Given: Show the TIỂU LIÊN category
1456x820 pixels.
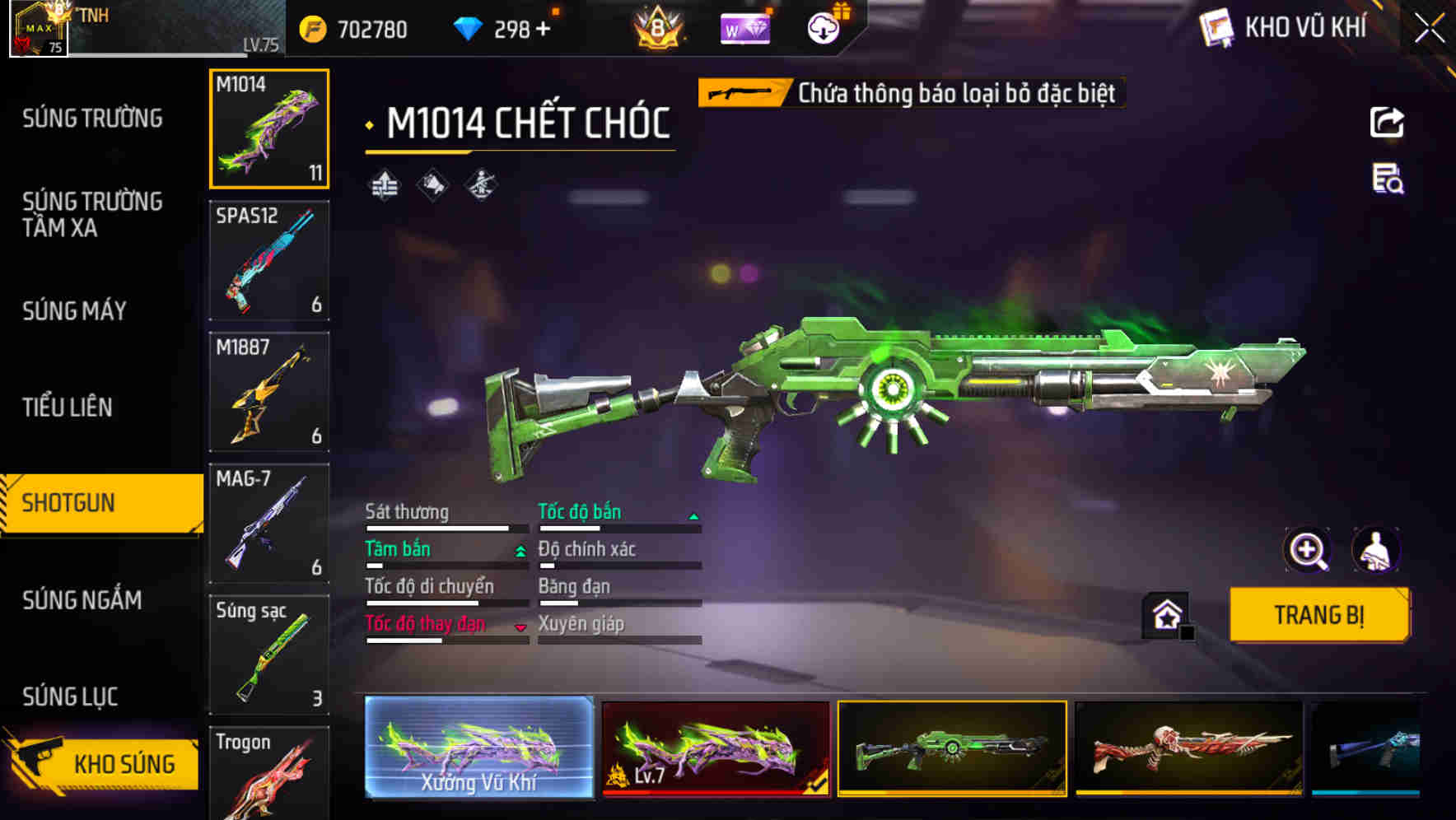Looking at the screenshot, I should point(68,407).
